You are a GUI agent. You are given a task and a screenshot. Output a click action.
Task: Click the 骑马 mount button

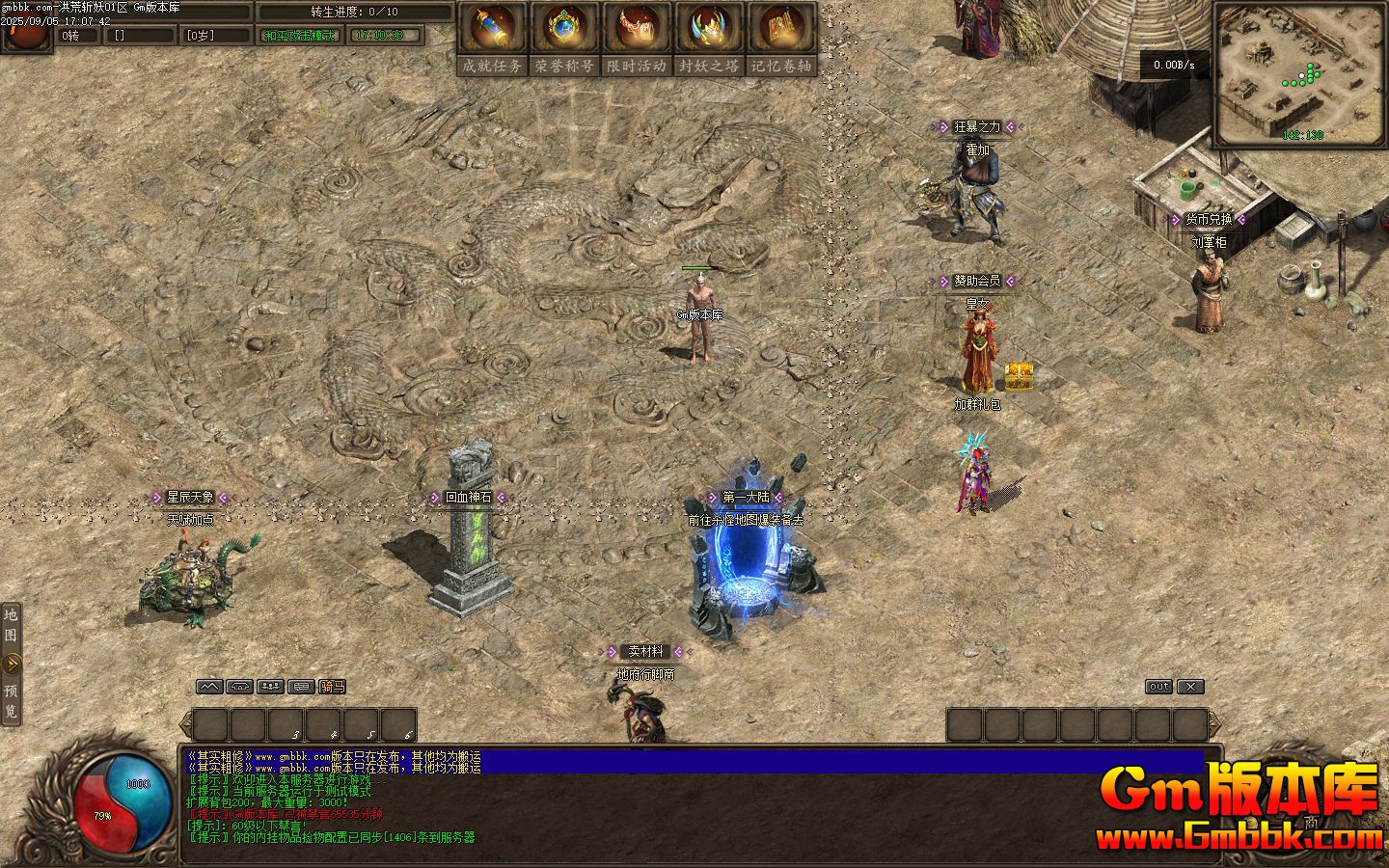click(x=332, y=687)
